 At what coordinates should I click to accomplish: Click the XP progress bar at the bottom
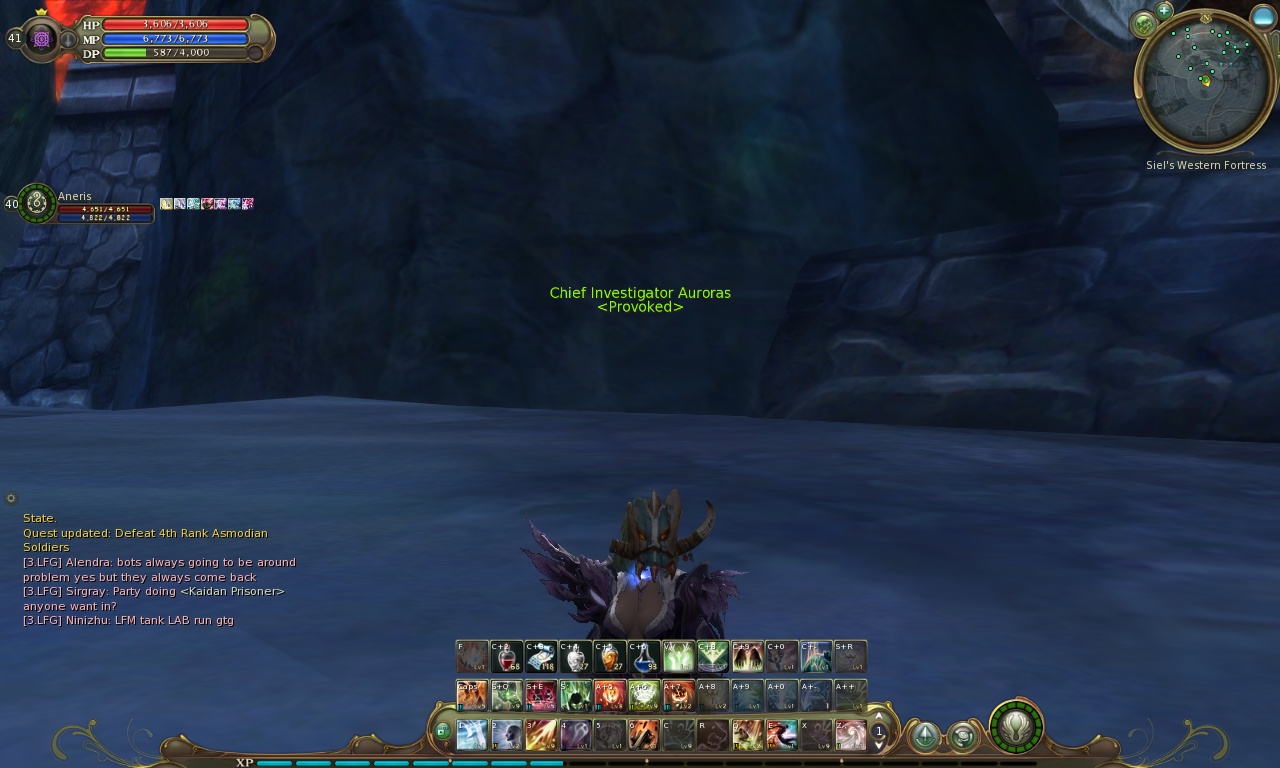(400, 762)
